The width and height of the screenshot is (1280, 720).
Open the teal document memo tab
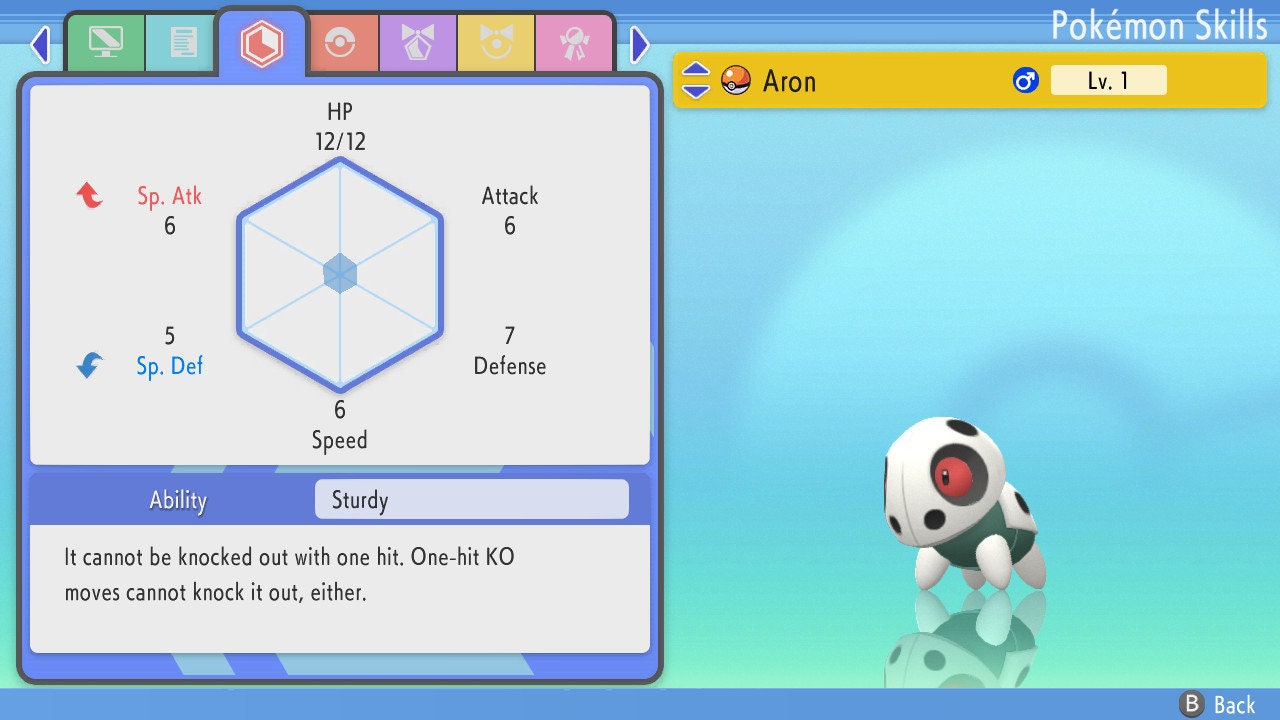[183, 43]
